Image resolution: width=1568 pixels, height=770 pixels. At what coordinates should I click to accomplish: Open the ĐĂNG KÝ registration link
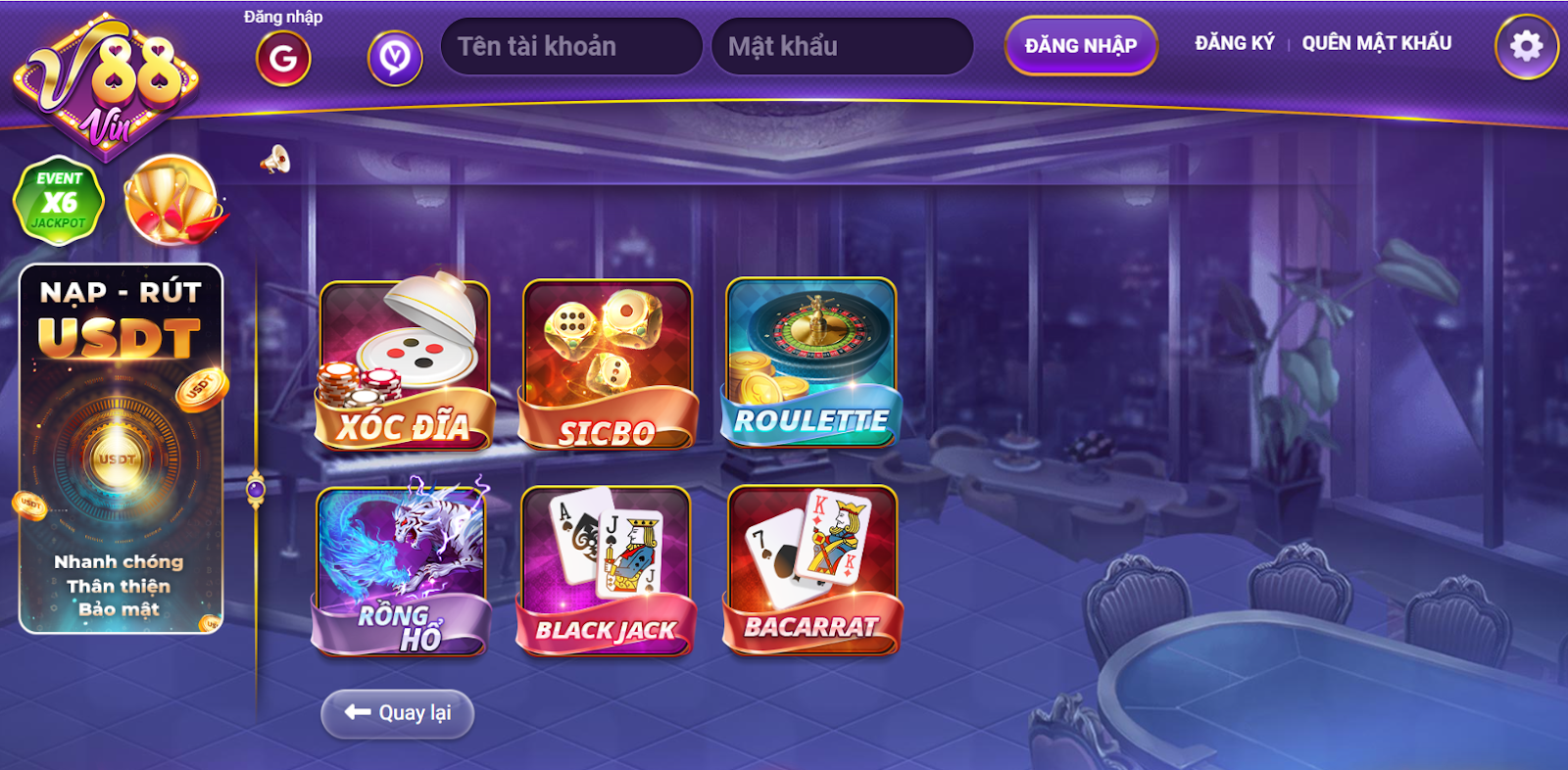coord(1235,43)
